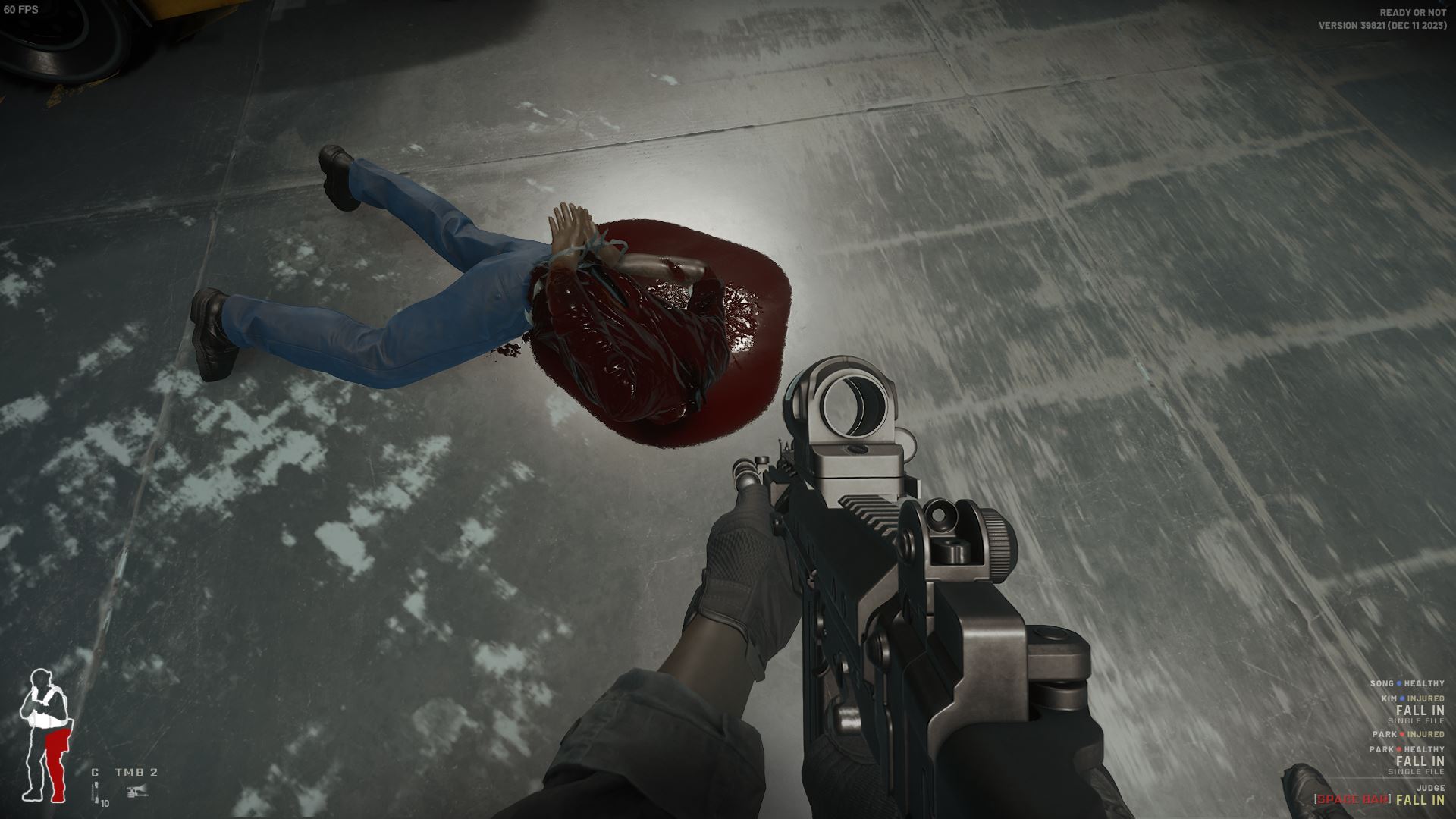Click the player body injury silhouette
The image size is (1456, 819).
tap(45, 735)
